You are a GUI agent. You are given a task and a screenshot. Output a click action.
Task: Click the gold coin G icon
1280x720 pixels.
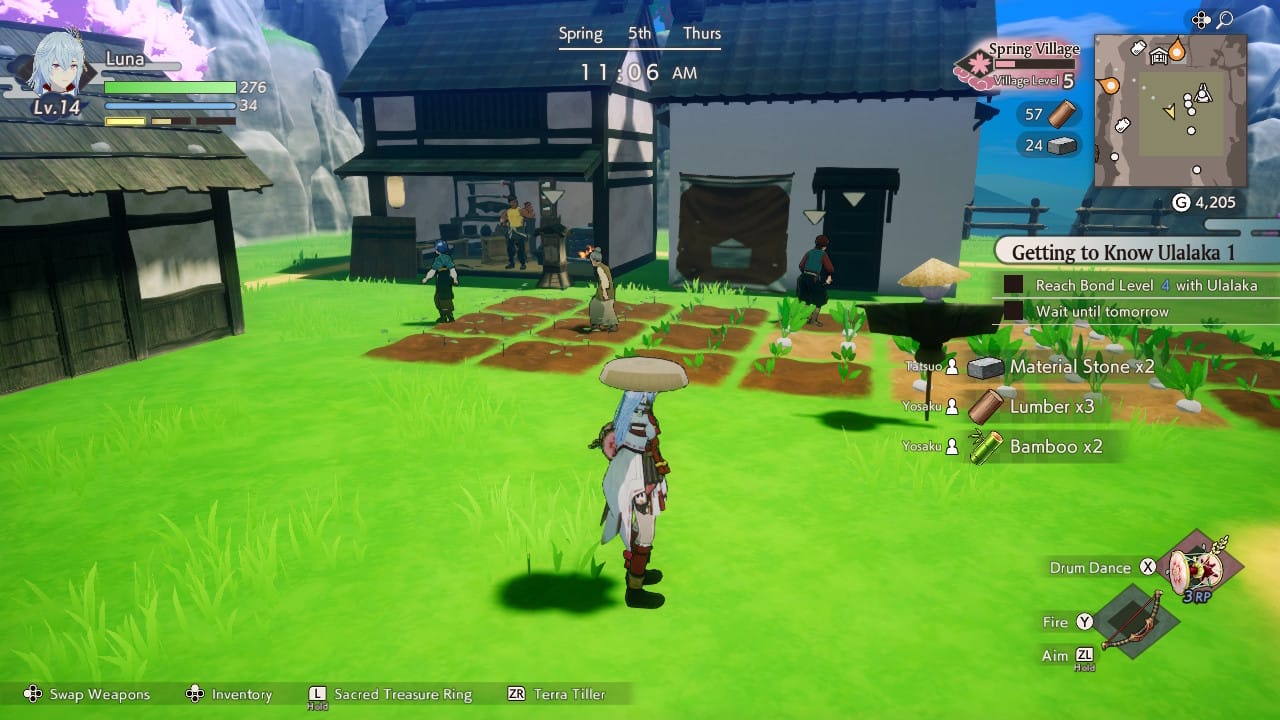(1180, 203)
